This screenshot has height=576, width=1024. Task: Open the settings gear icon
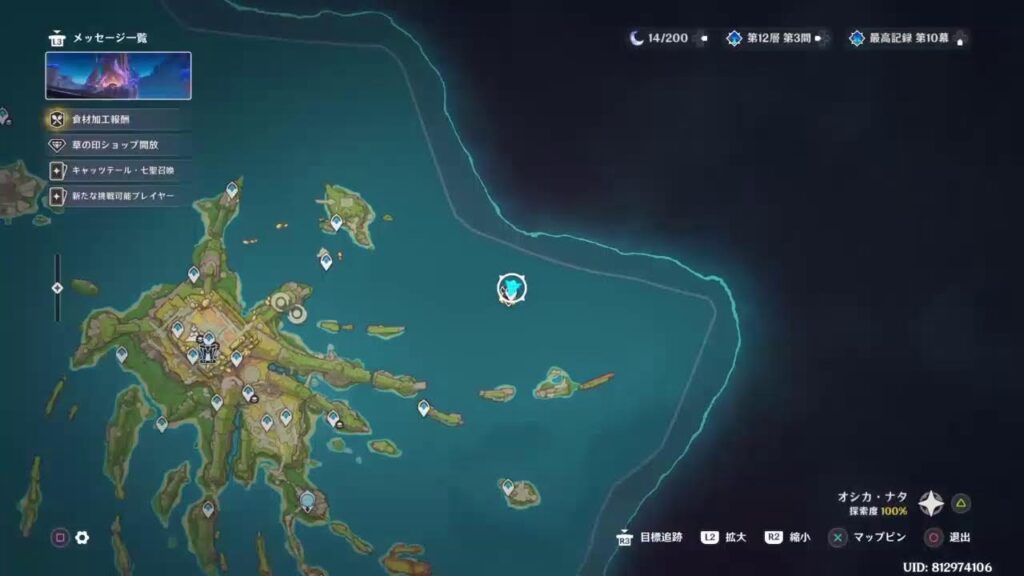pyautogui.click(x=82, y=538)
